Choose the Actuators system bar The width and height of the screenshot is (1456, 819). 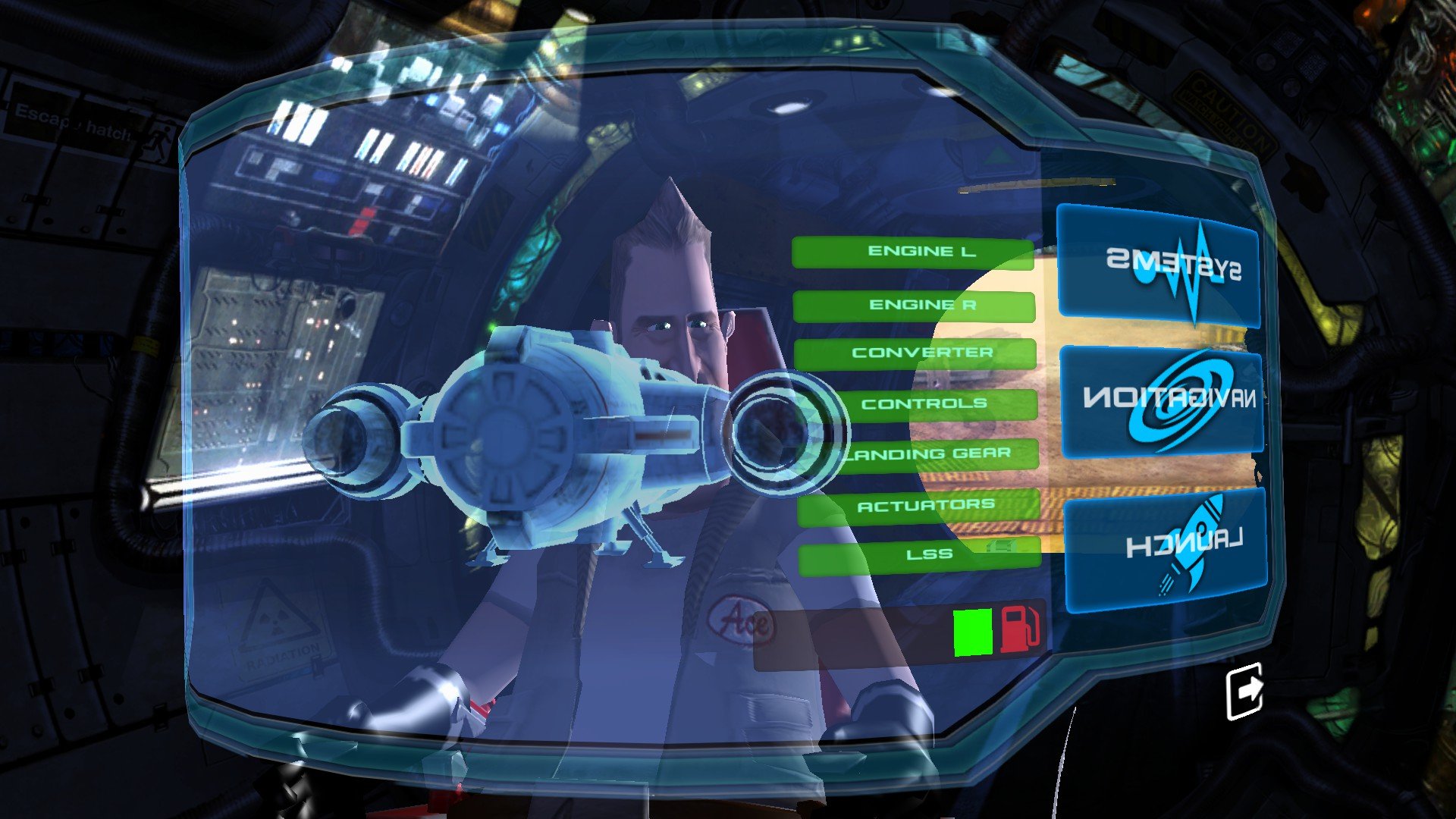click(919, 505)
